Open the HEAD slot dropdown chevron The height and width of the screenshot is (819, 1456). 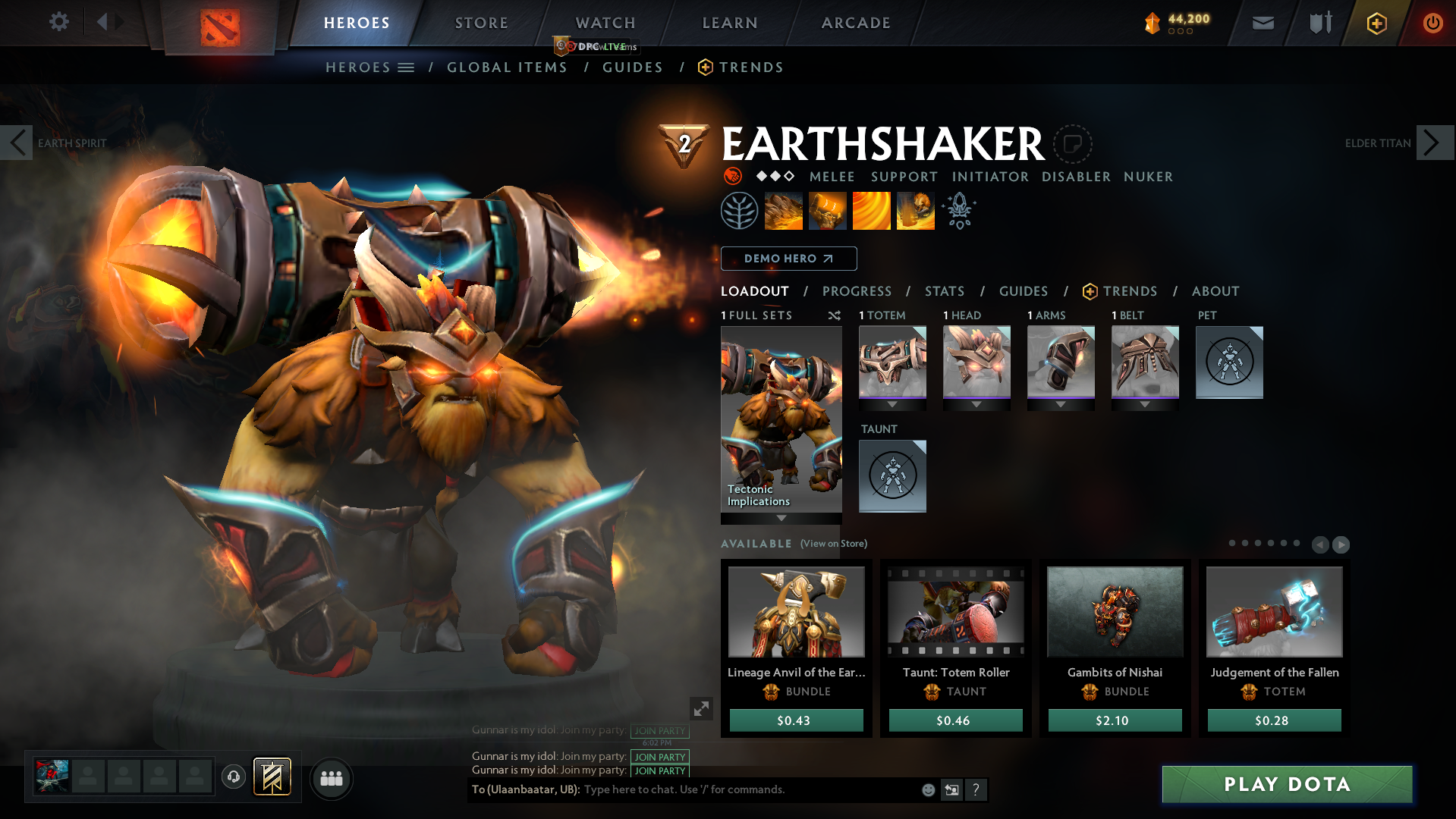point(976,404)
